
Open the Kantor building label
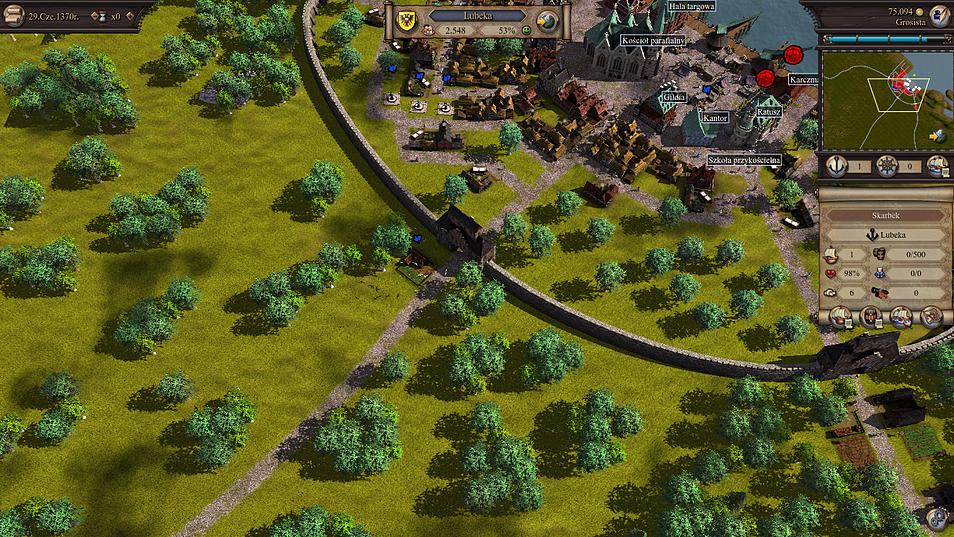point(714,117)
